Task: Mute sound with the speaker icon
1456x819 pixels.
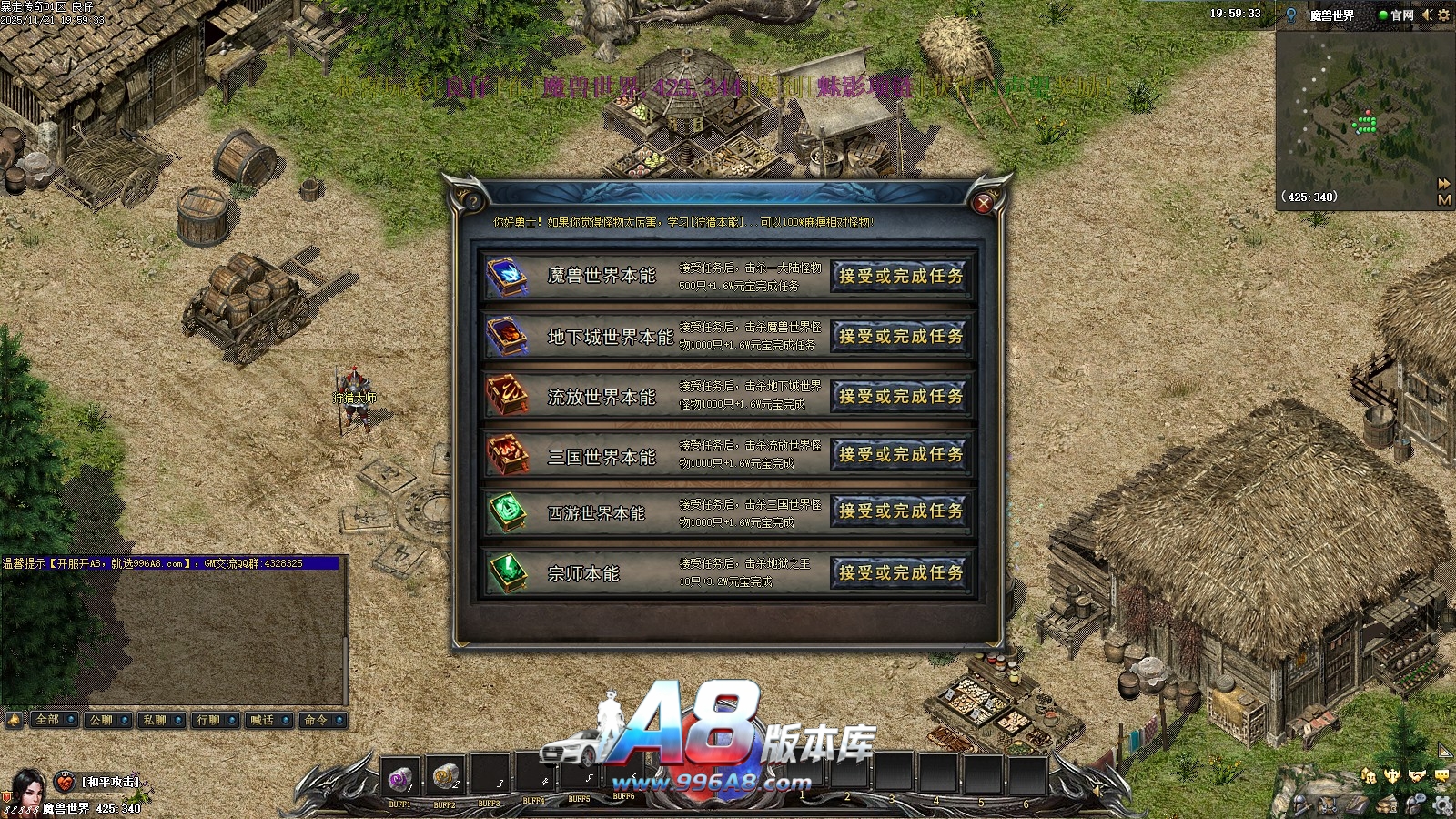Action: point(1427,15)
